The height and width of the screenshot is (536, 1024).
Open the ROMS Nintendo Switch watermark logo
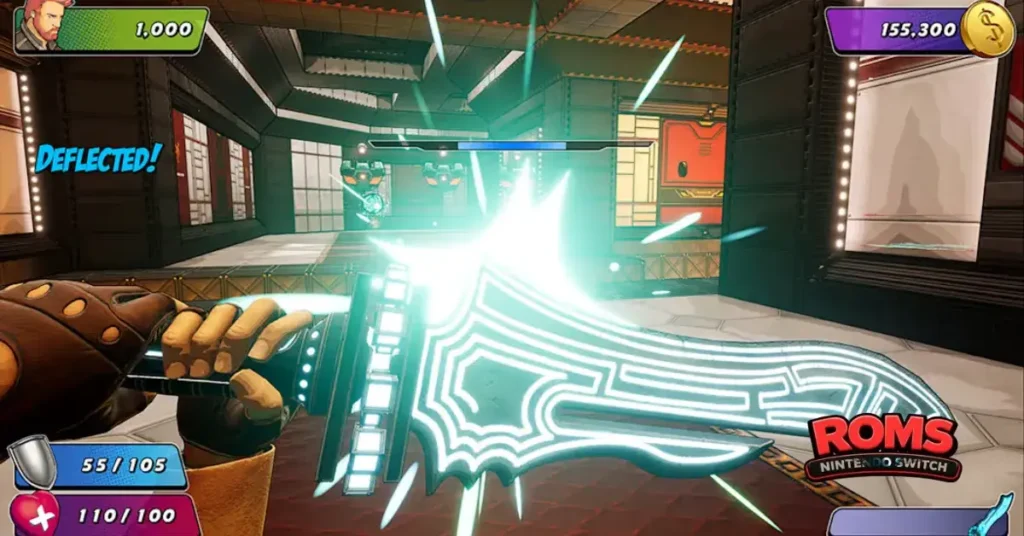[x=883, y=446]
